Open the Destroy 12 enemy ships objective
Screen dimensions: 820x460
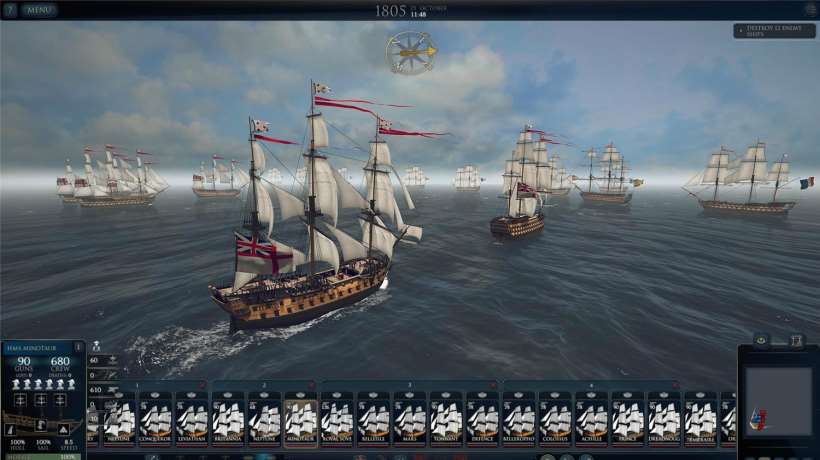[774, 31]
